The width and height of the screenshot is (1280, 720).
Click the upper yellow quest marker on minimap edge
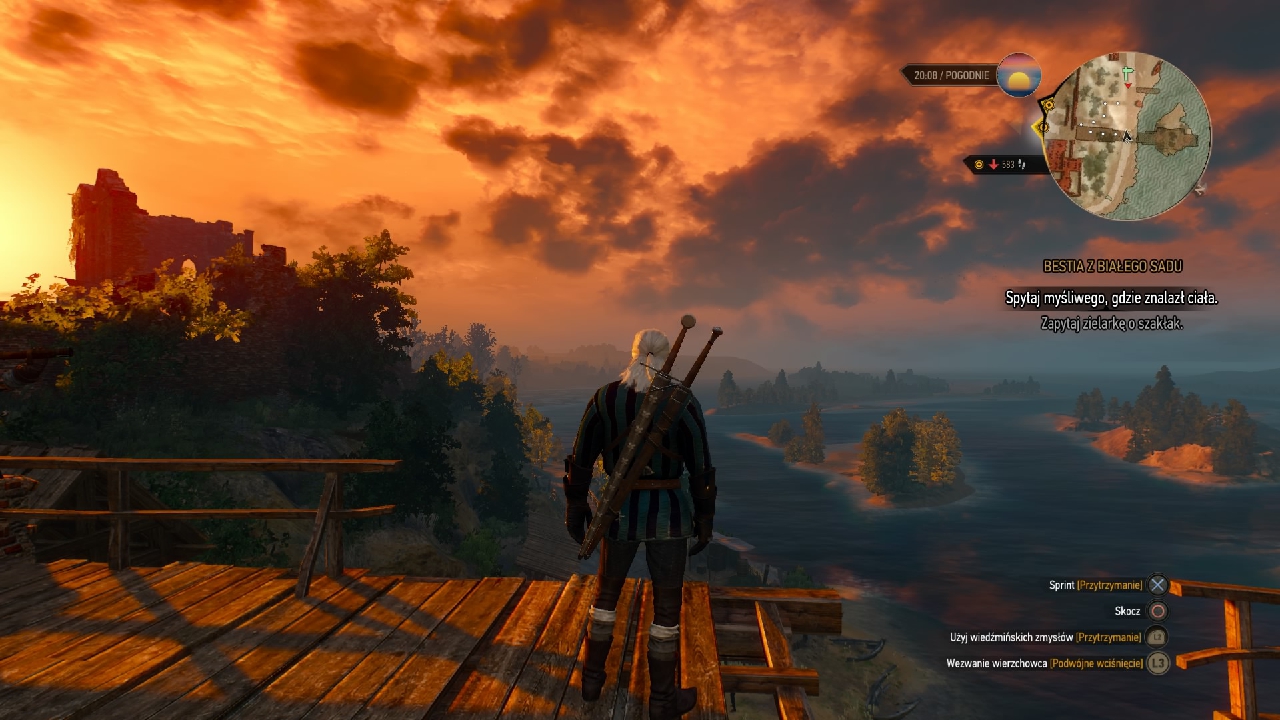(1047, 104)
